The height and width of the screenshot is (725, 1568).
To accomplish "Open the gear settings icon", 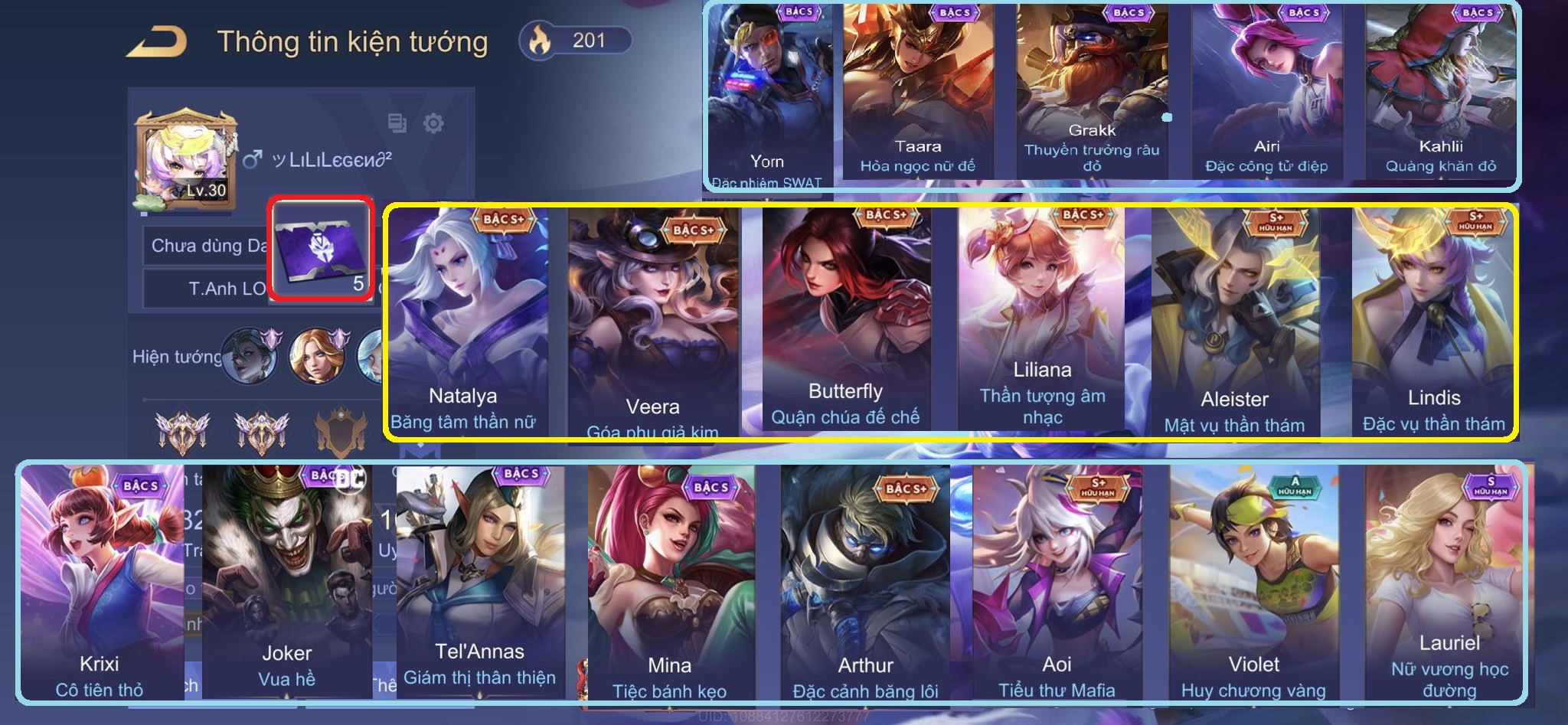I will (433, 123).
